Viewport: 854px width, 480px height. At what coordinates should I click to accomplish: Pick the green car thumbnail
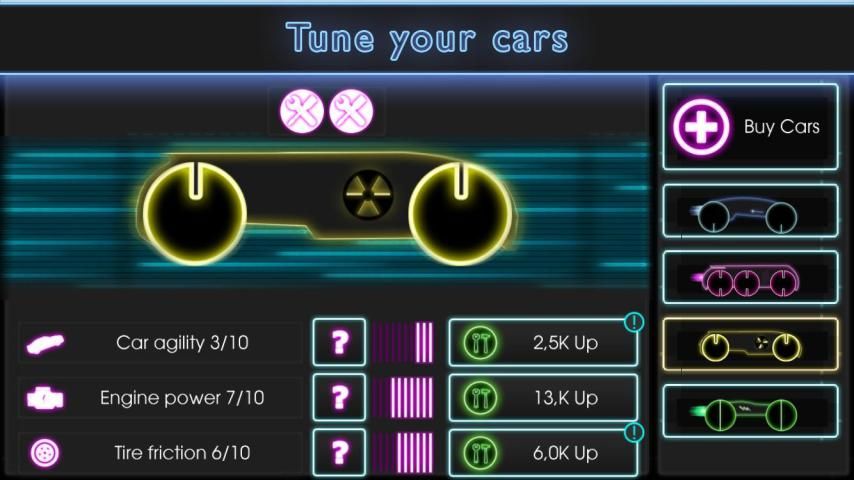[750, 411]
